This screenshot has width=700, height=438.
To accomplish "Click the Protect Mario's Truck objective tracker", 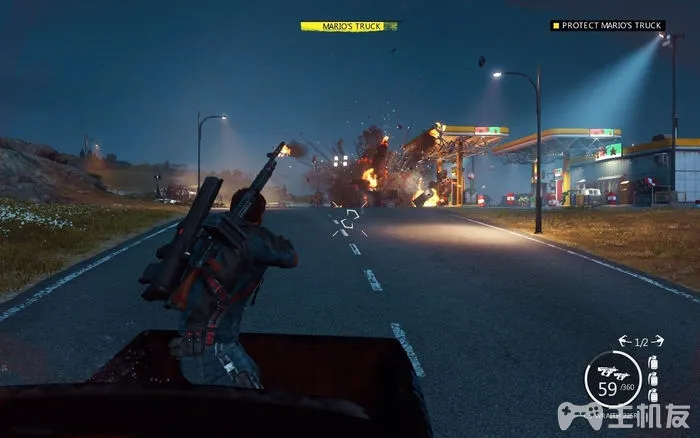I will pyautogui.click(x=607, y=26).
